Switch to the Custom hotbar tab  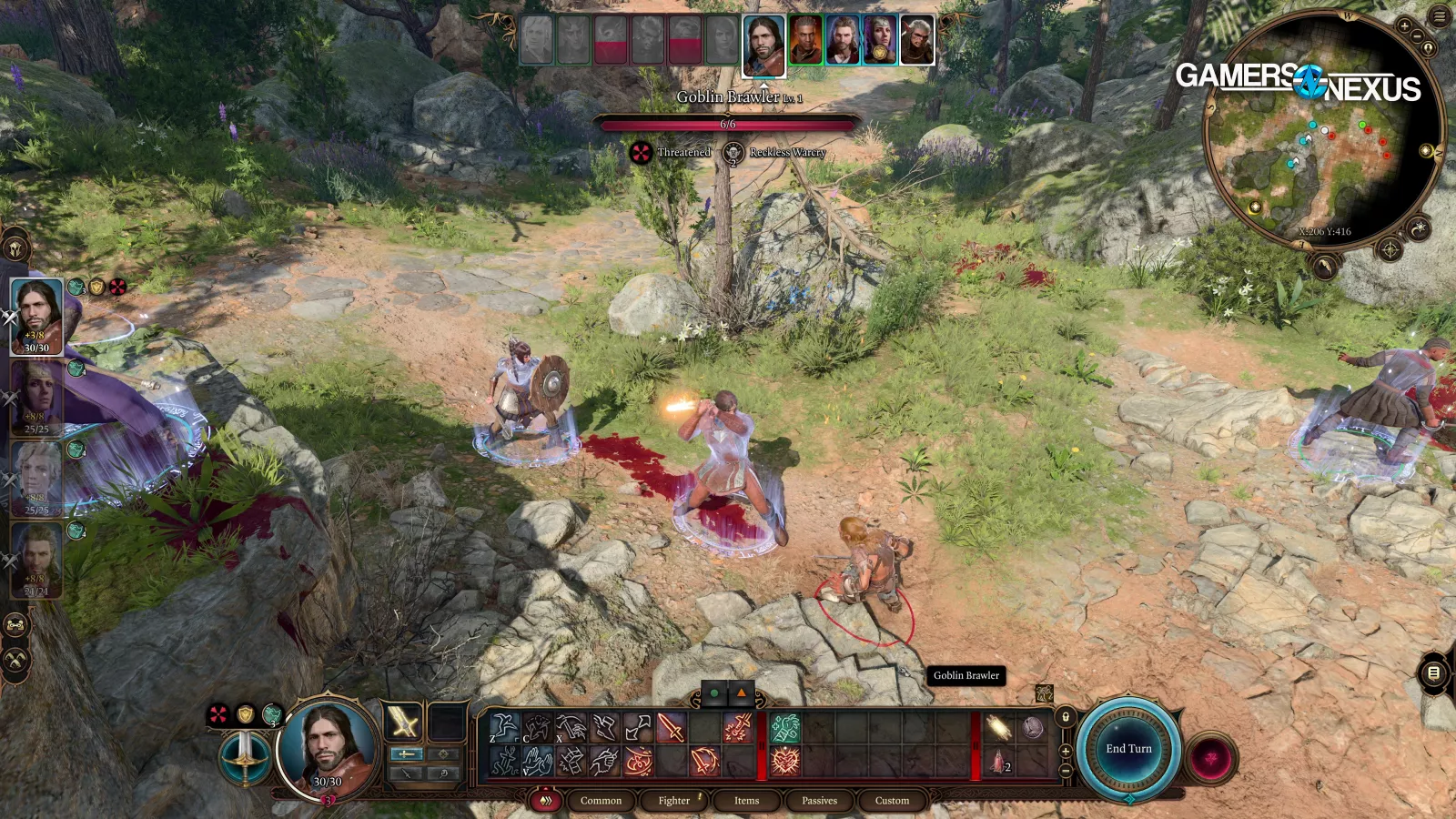click(892, 801)
